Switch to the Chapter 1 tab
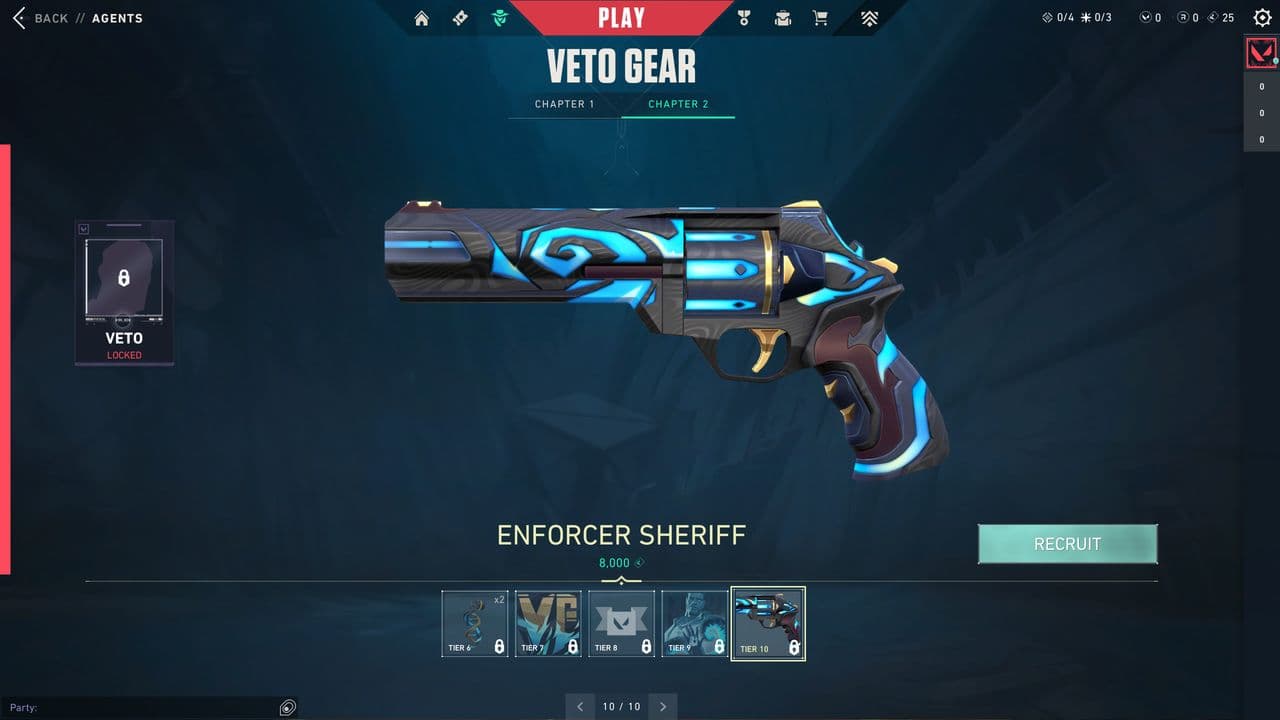Screen dimensions: 1280x720 coord(565,104)
